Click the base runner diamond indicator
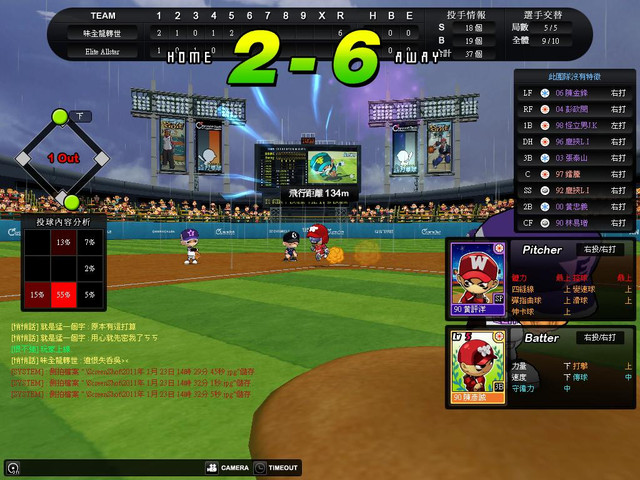The width and height of the screenshot is (640, 480). (62, 158)
